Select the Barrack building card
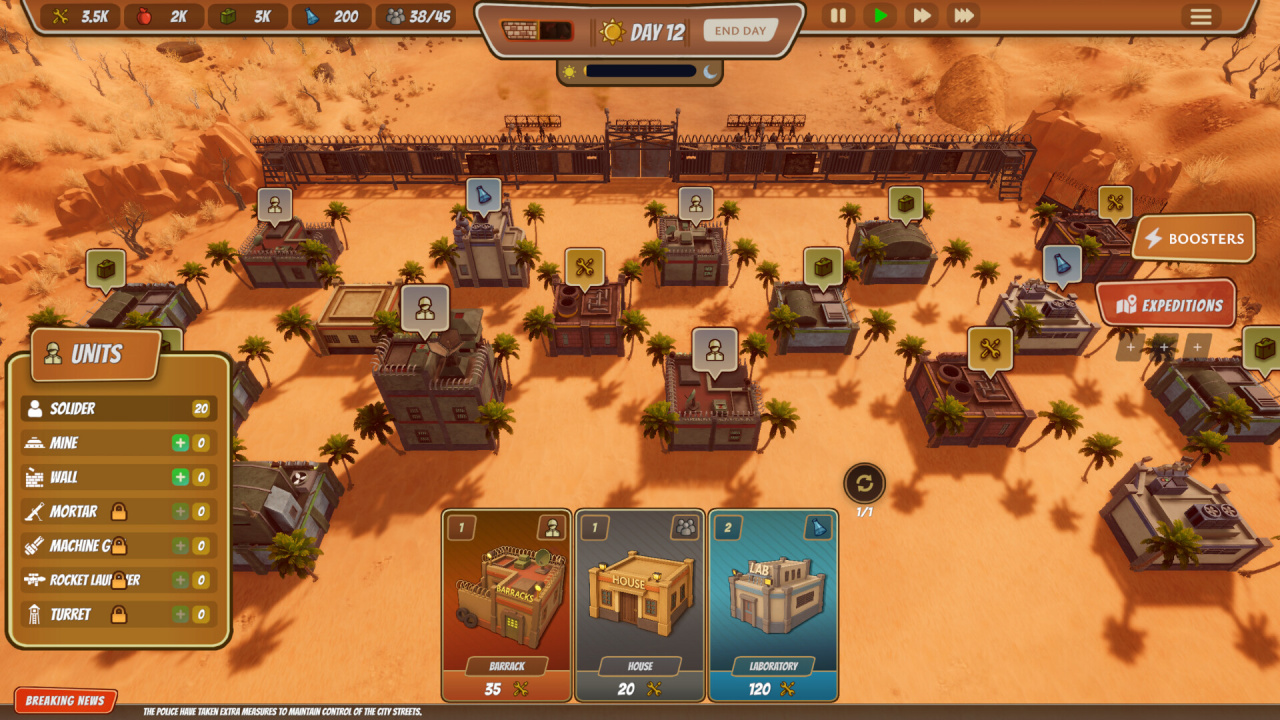 507,605
